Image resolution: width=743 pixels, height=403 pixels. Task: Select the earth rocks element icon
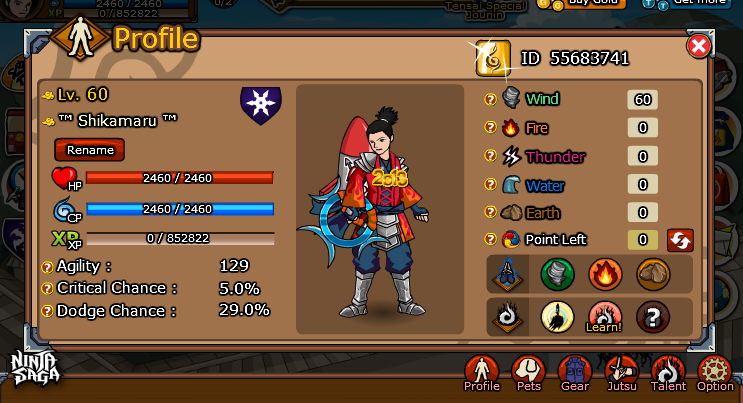(x=653, y=274)
